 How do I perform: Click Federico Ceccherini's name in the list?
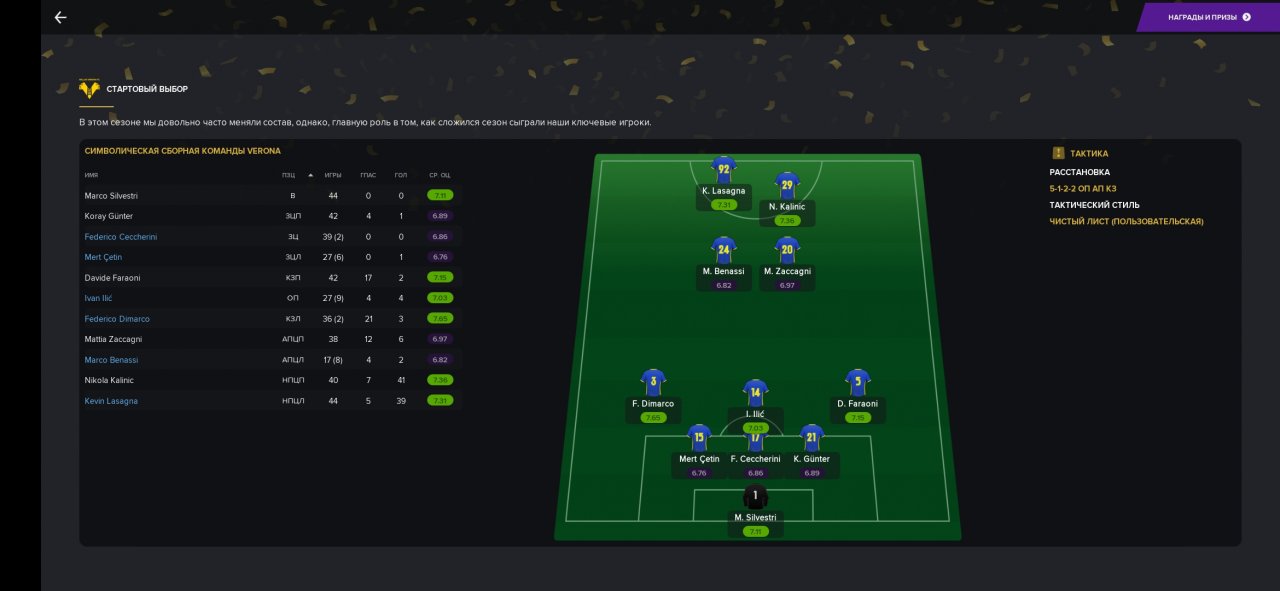click(x=120, y=237)
